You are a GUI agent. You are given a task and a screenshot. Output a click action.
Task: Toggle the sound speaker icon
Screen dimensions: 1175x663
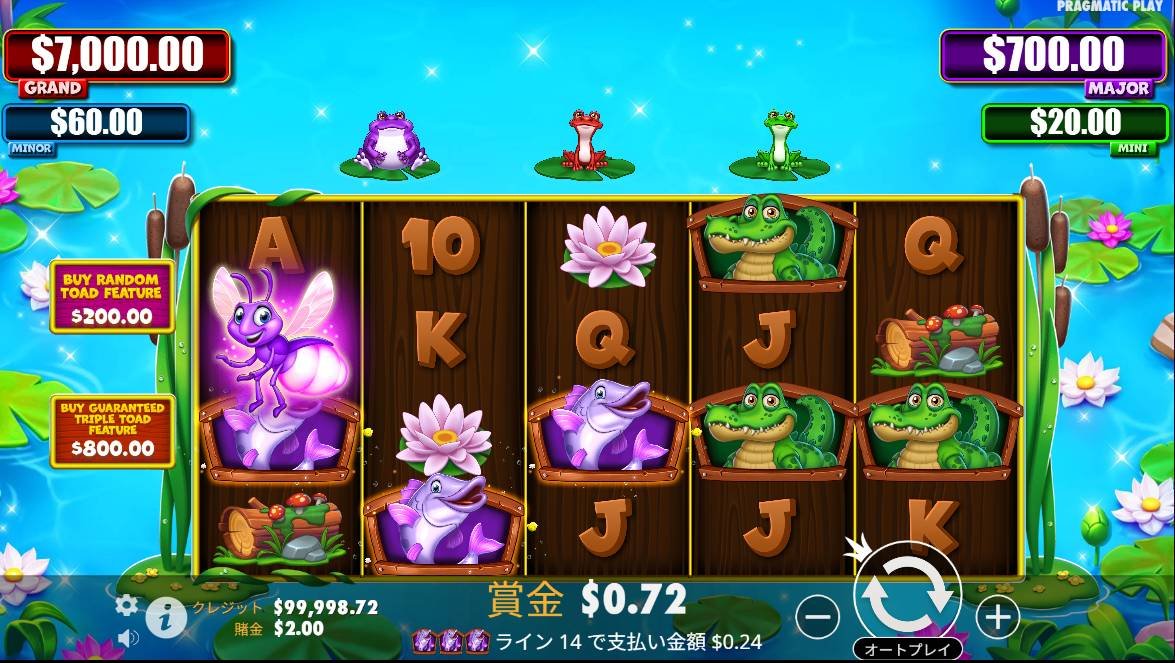tap(128, 637)
